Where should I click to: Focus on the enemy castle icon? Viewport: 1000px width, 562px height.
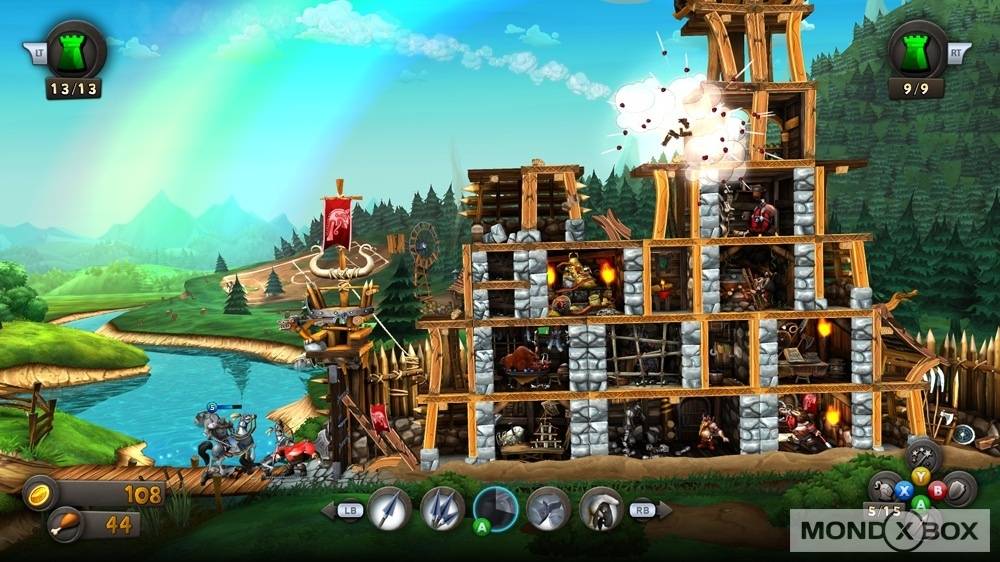[916, 50]
